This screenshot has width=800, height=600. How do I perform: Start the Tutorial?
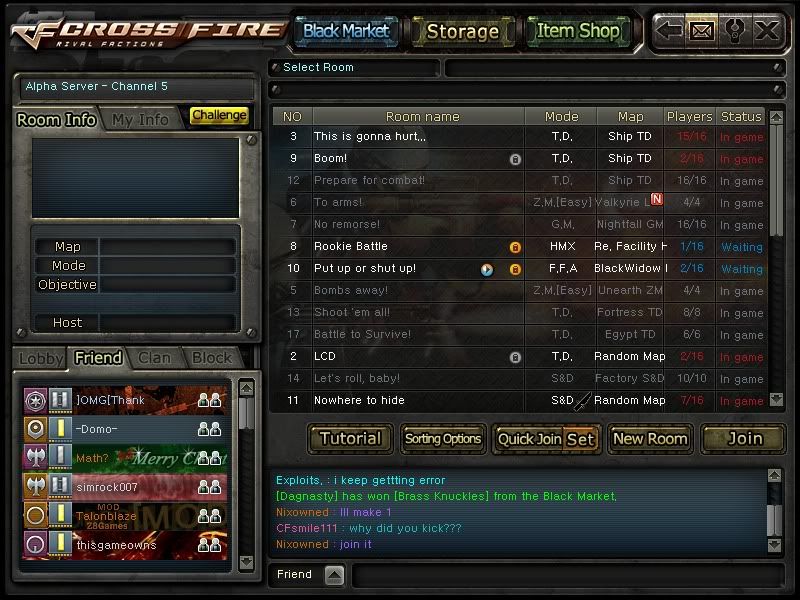(x=350, y=438)
